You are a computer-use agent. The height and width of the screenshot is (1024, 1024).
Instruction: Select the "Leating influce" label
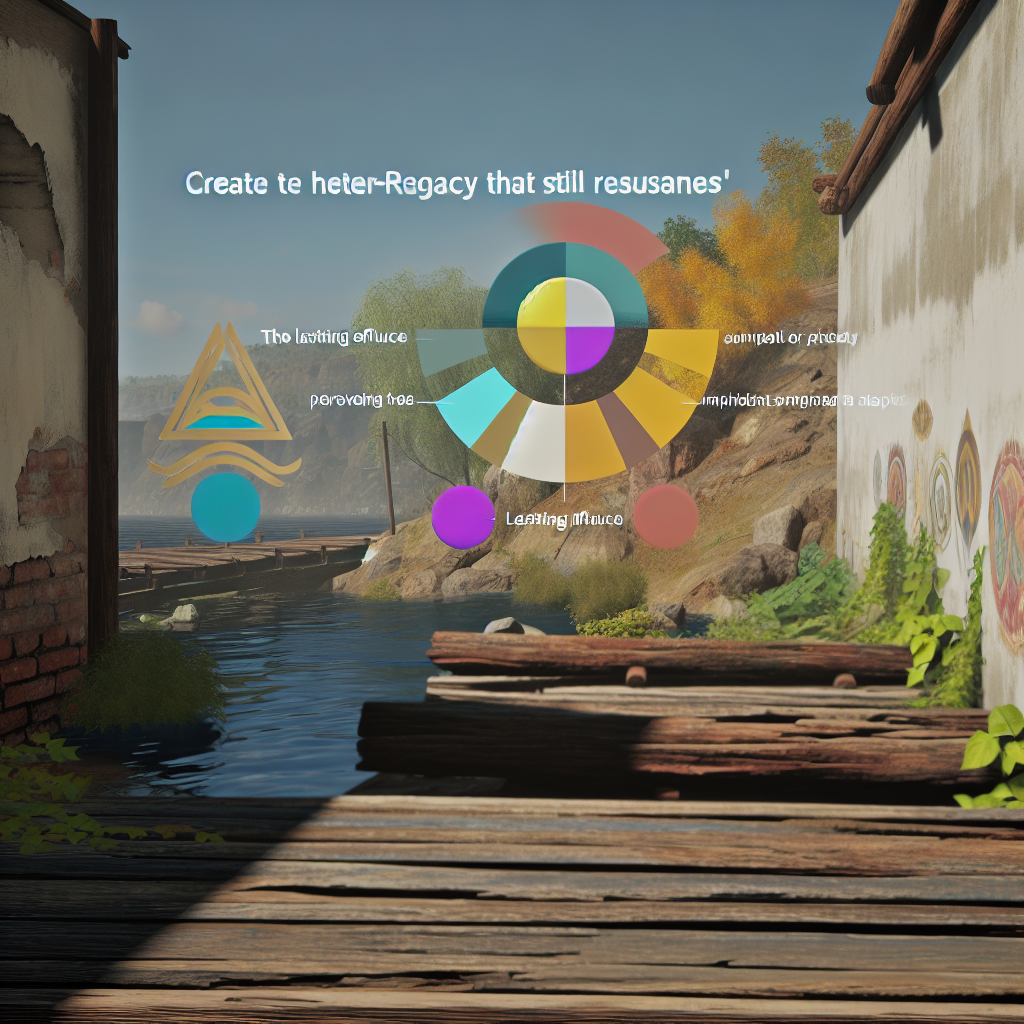pos(564,519)
